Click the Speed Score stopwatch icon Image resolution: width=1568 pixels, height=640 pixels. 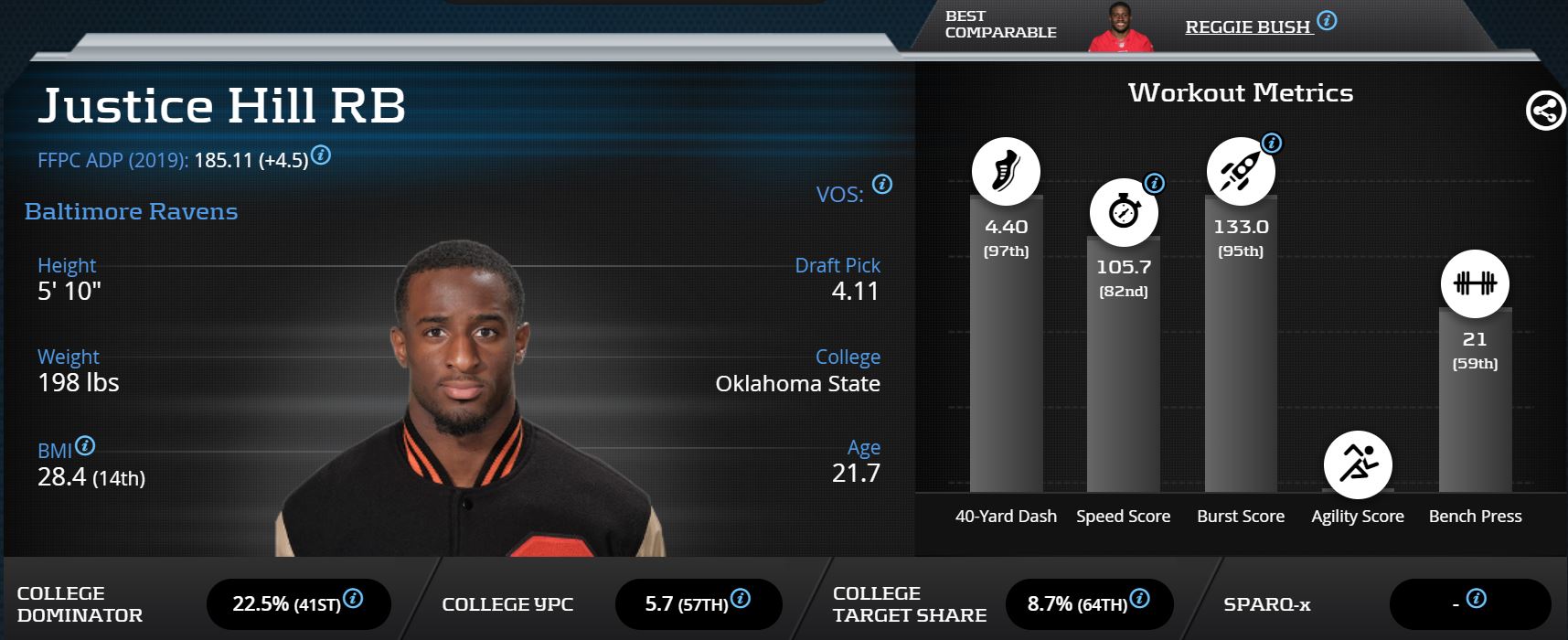tap(1123, 212)
